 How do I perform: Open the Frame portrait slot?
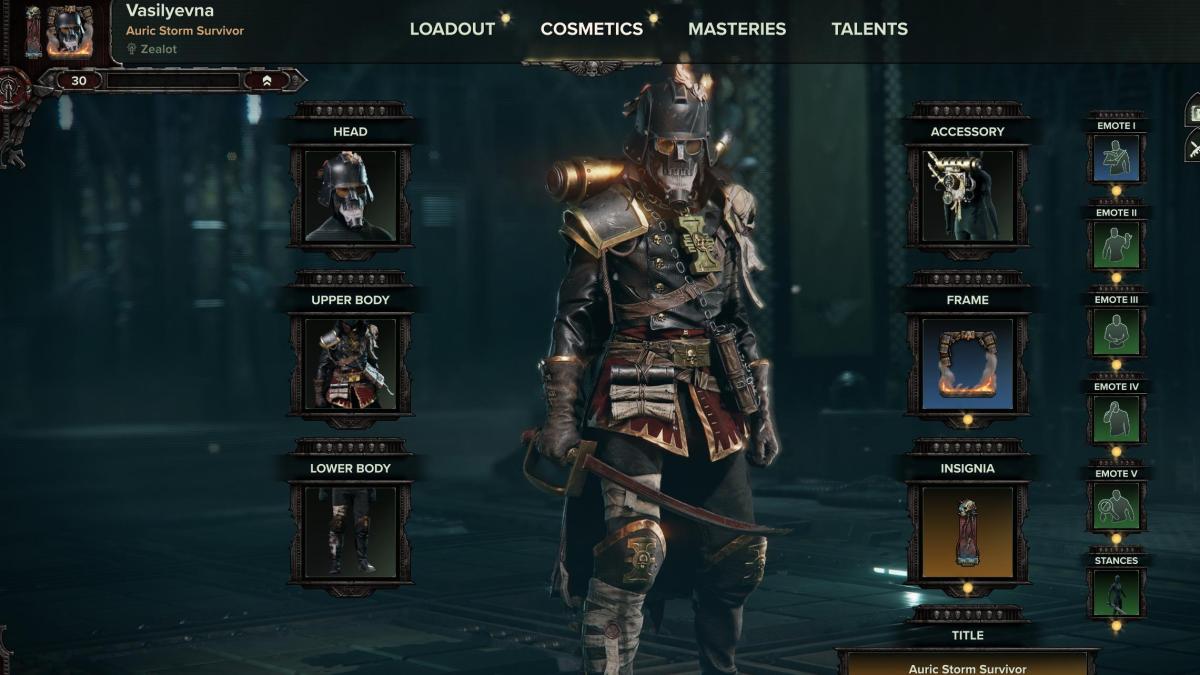click(967, 364)
